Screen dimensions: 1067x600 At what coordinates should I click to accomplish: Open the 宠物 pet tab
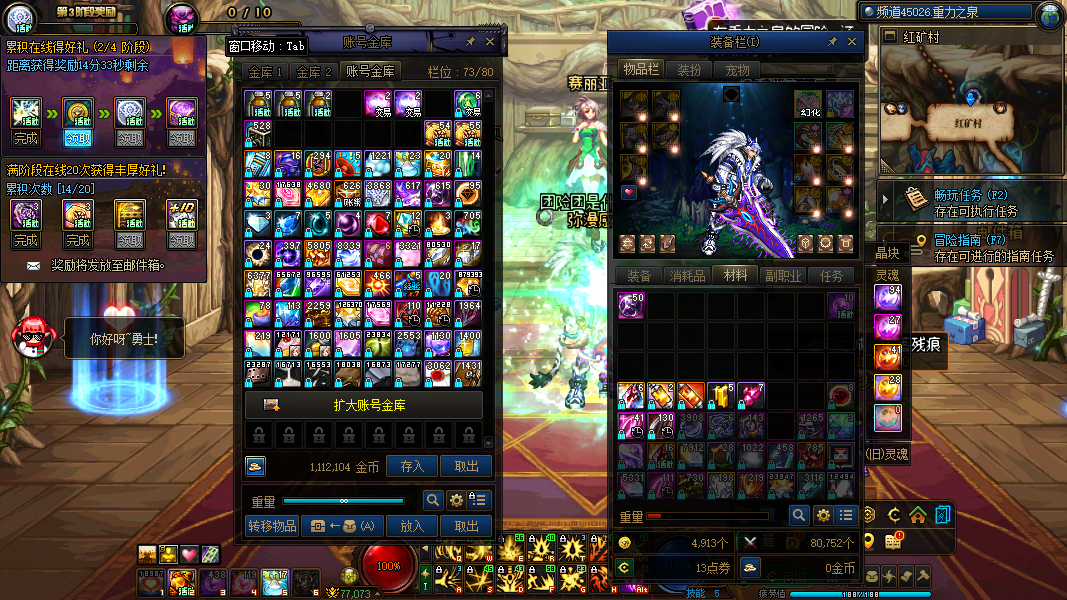(x=738, y=70)
